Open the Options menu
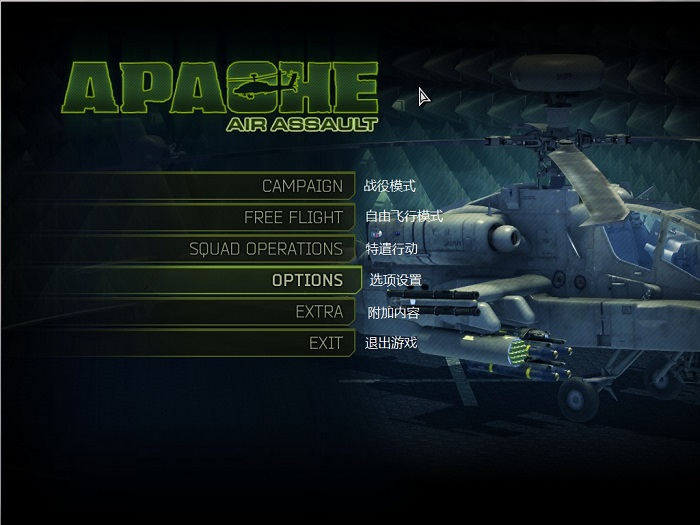Viewport: 700px width, 525px height. click(x=307, y=280)
